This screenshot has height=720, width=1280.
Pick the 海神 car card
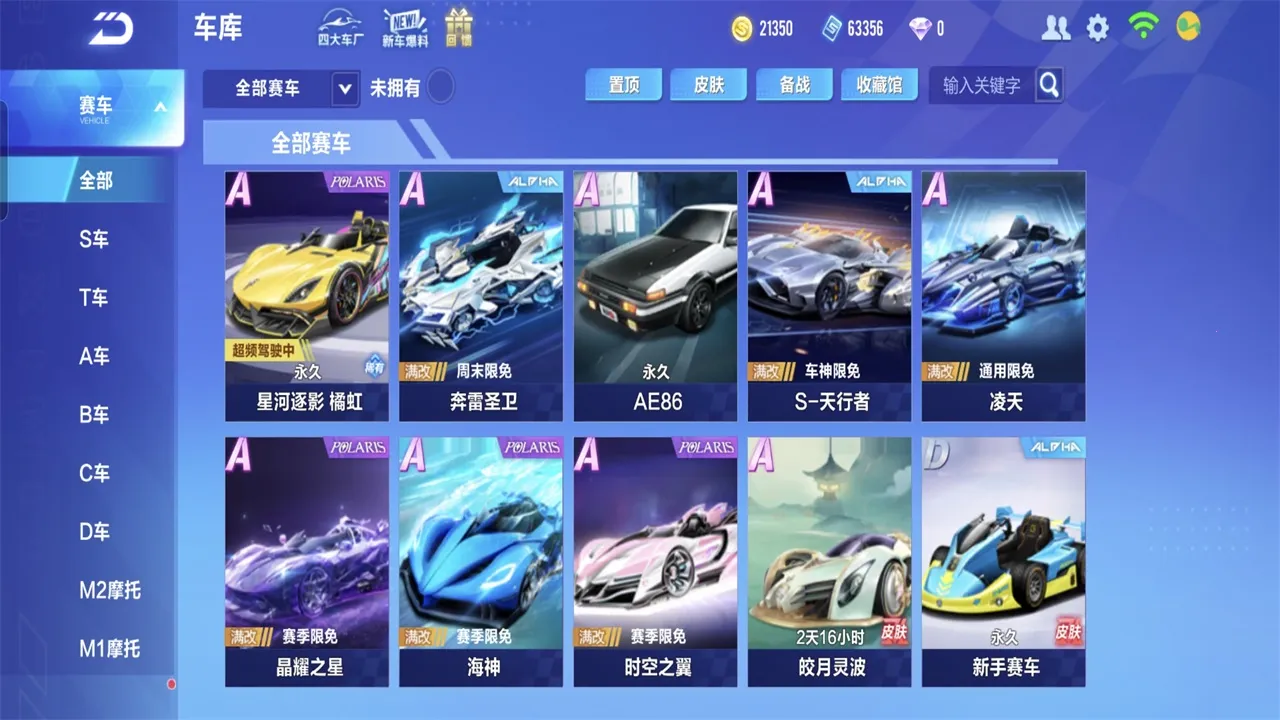tap(481, 561)
